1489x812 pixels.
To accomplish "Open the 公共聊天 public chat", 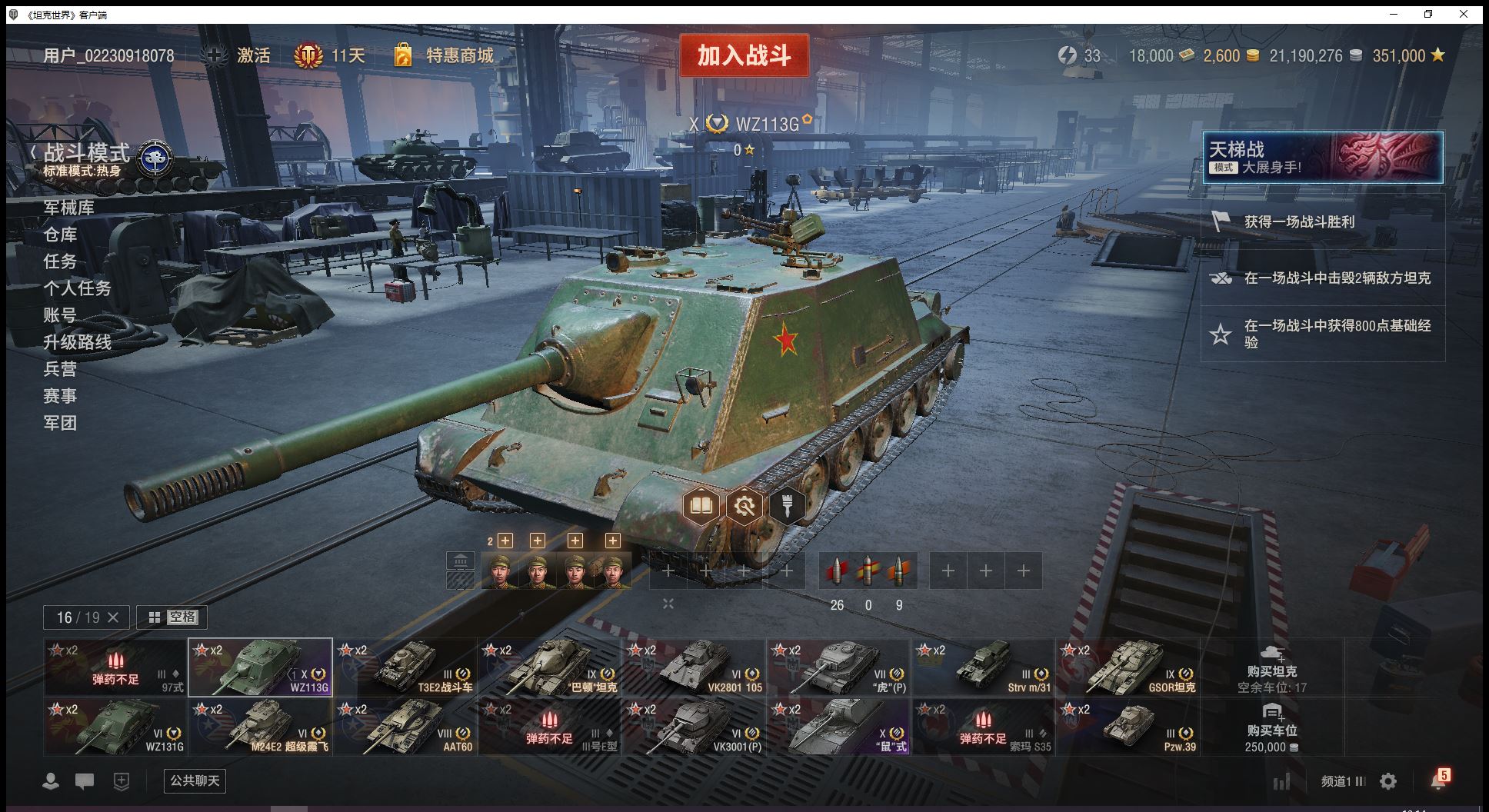I will click(x=195, y=780).
